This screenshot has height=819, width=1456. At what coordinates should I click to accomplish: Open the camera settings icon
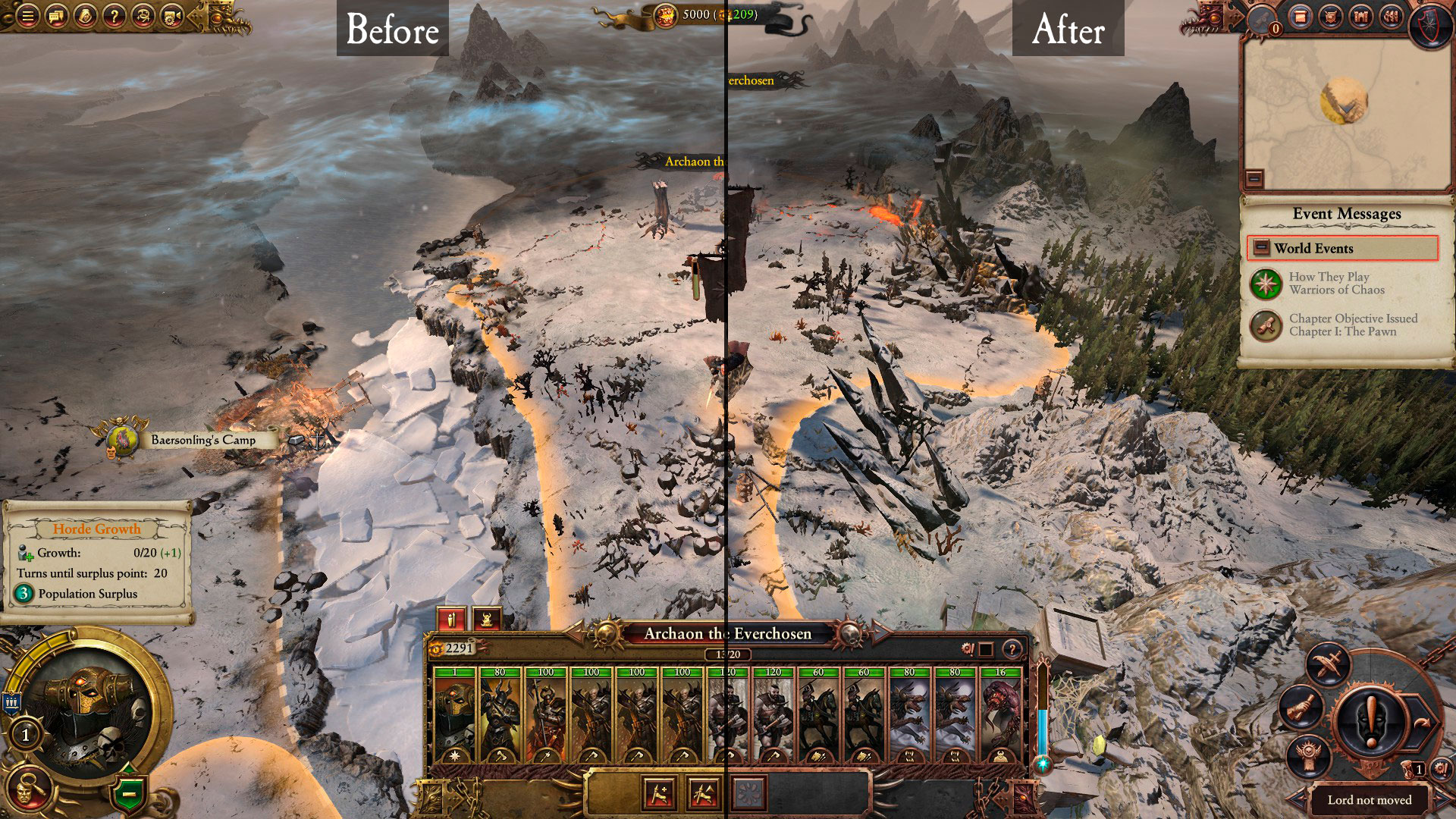[172, 14]
